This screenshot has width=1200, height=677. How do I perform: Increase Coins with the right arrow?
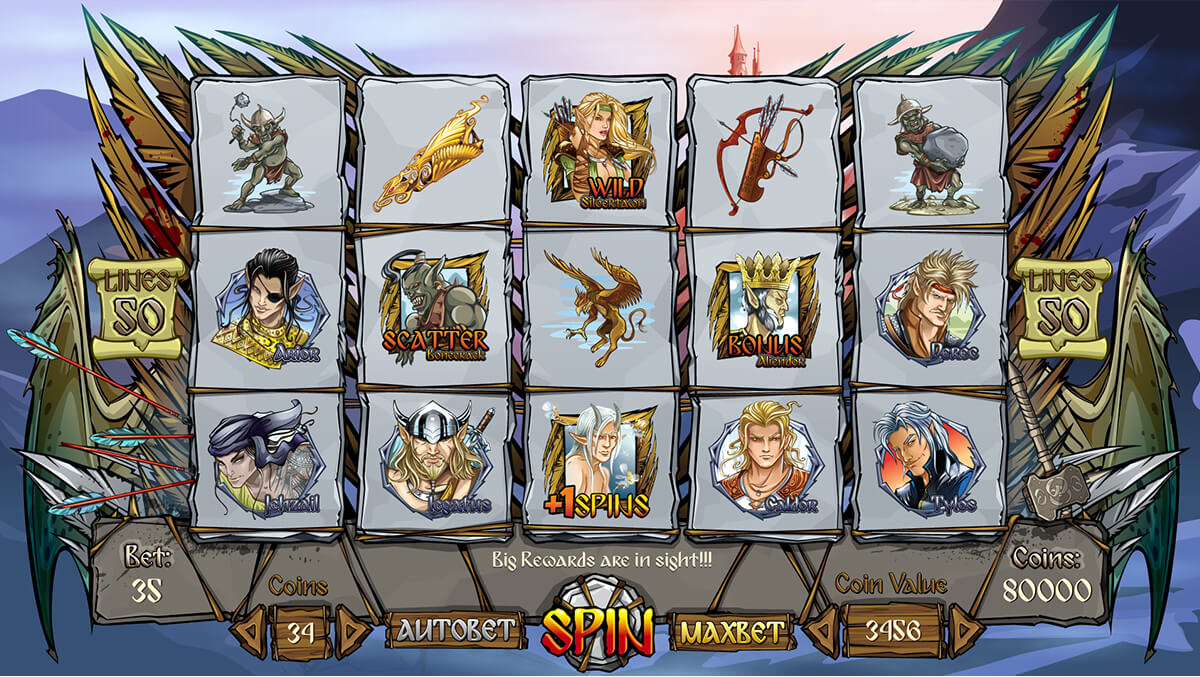point(351,631)
